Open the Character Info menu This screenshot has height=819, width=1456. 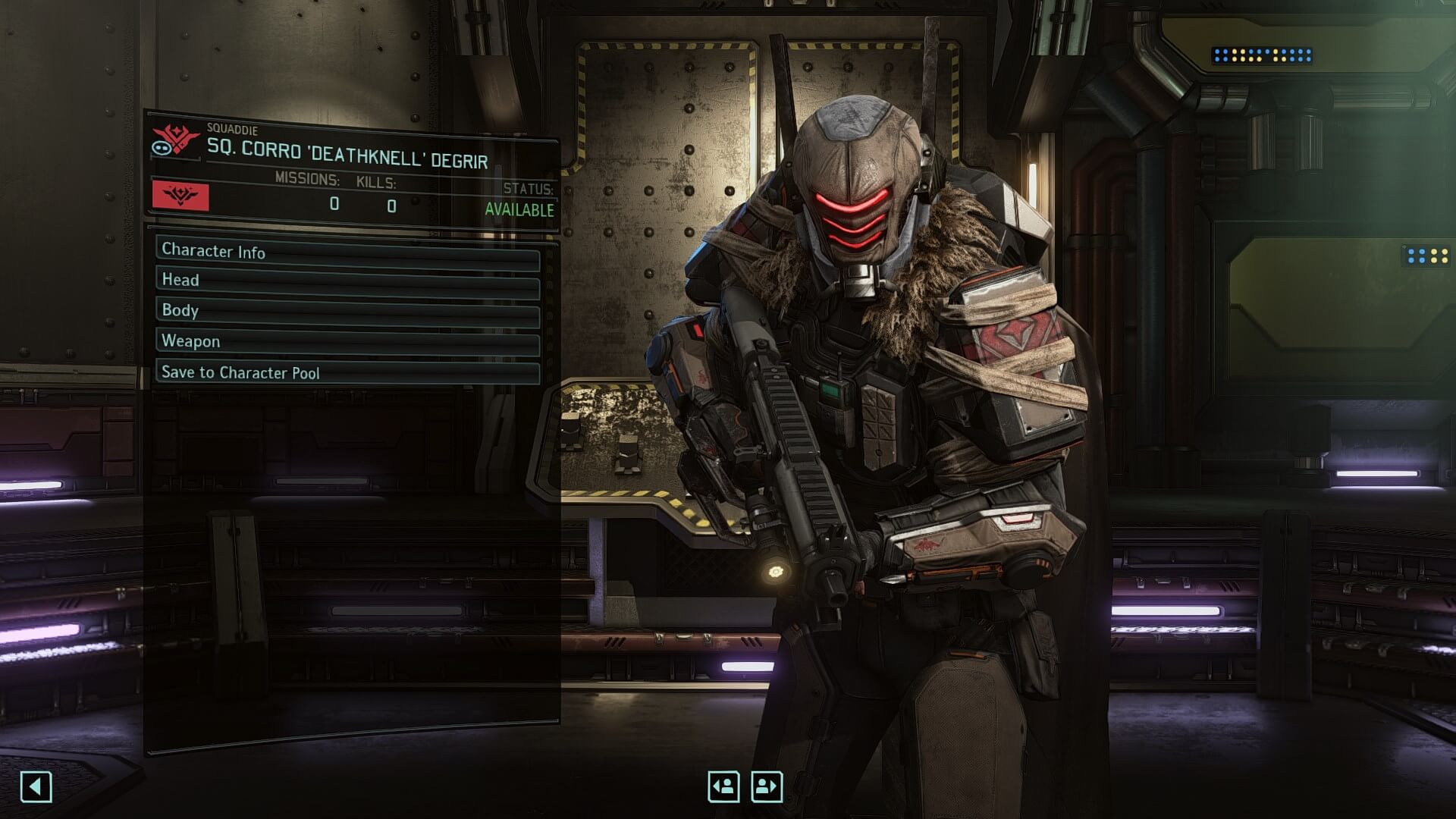(347, 252)
